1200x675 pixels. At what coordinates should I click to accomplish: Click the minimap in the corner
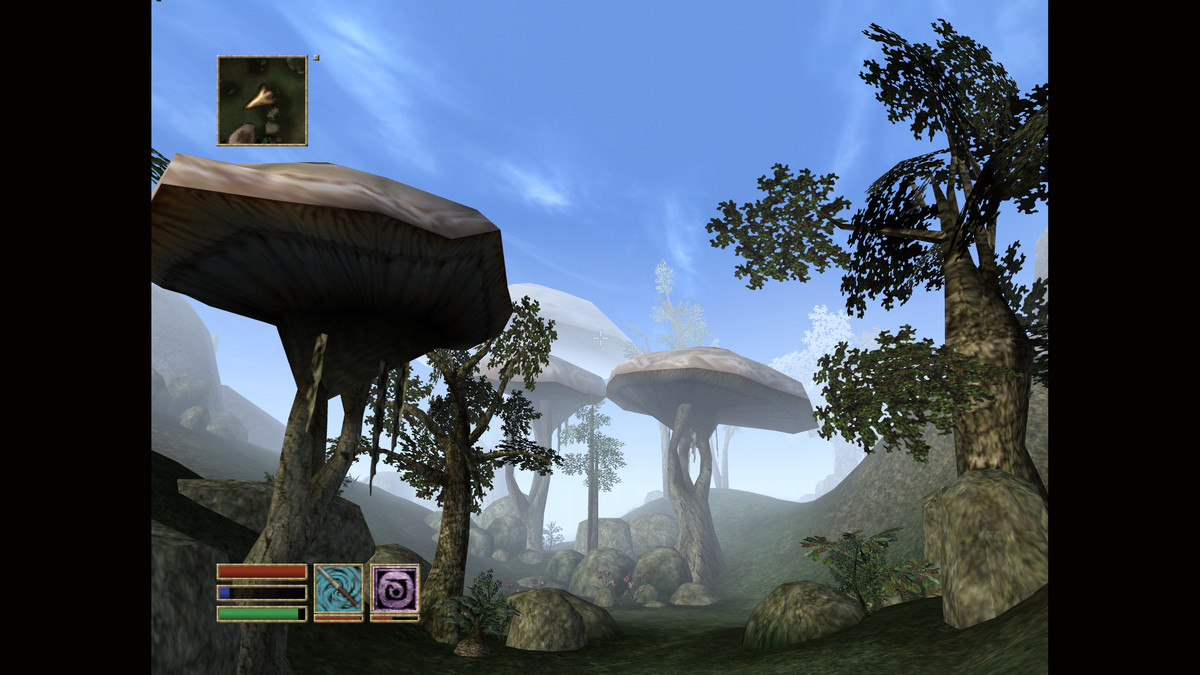point(262,100)
